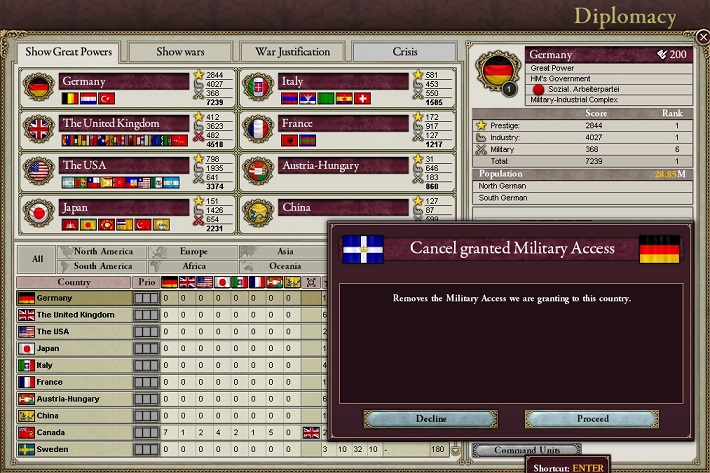Select The United Kingdom great power entry
Screen dimensions: 710x473
point(124,124)
